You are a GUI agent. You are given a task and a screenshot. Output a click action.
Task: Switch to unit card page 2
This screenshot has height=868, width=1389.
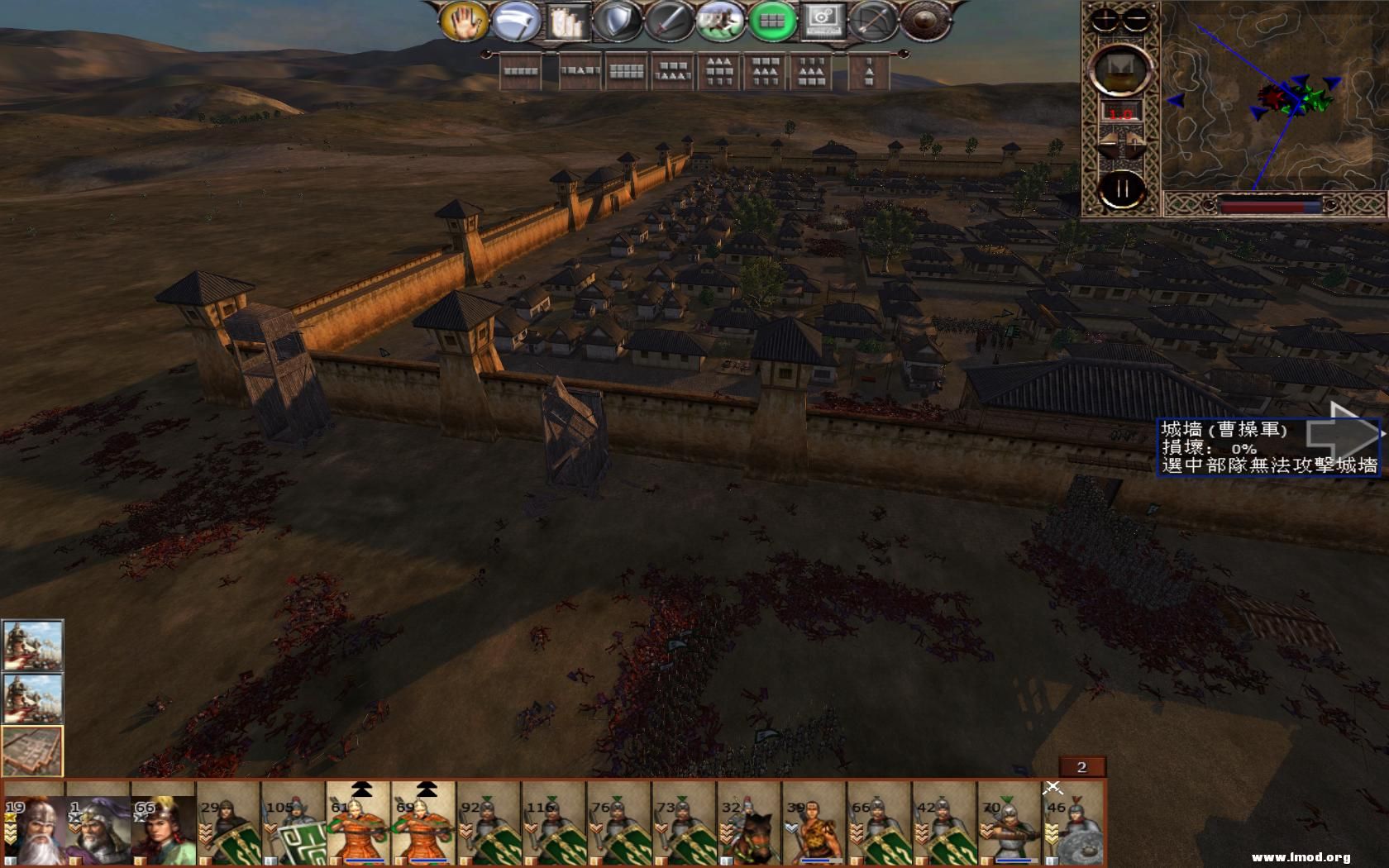click(1083, 766)
